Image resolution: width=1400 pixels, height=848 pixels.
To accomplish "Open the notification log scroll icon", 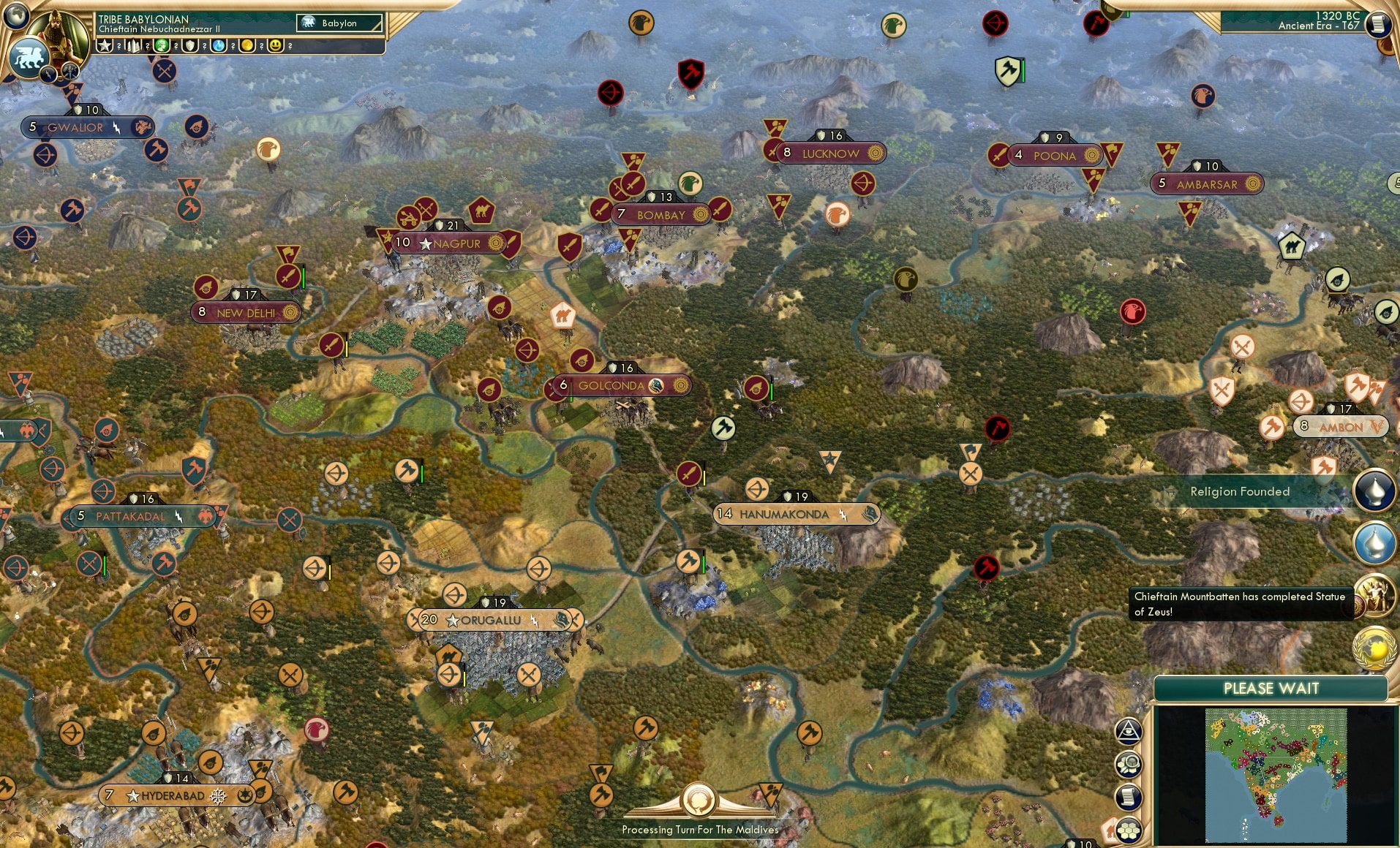I will point(1130,797).
